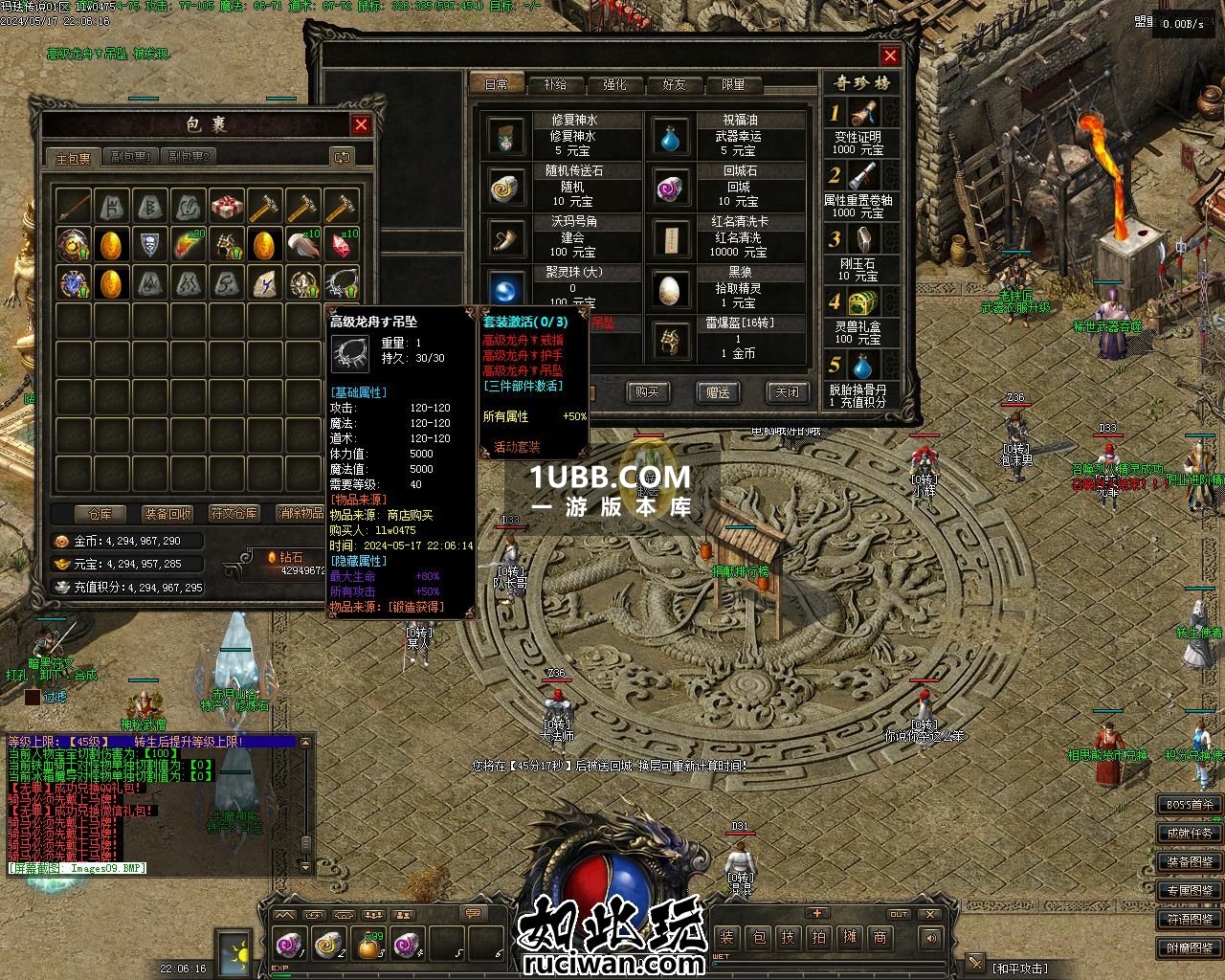The image size is (1225, 980).
Task: Close the 包裹 inventory window
Action: (x=361, y=124)
